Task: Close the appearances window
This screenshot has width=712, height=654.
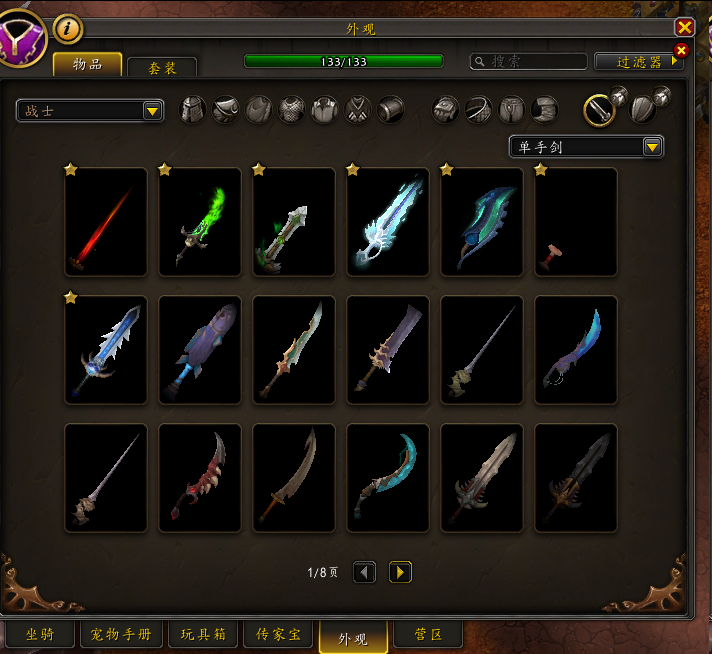Action: tap(684, 28)
